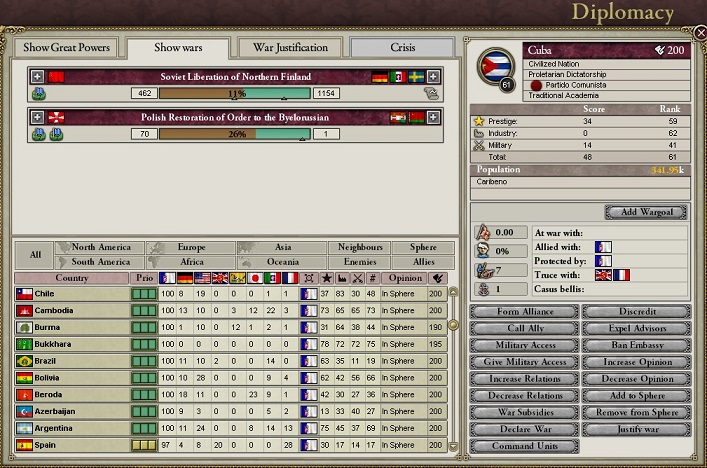Click Add to Sphere button
Screen dimensions: 707x468
[x=637, y=395]
